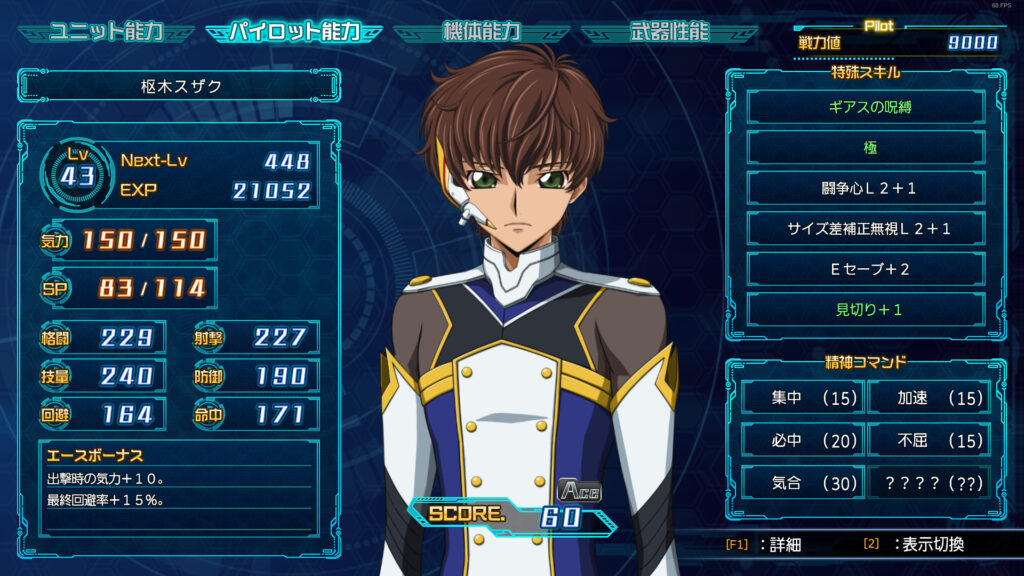Select the 気合 spirit command
The image size is (1024, 576).
tap(801, 482)
